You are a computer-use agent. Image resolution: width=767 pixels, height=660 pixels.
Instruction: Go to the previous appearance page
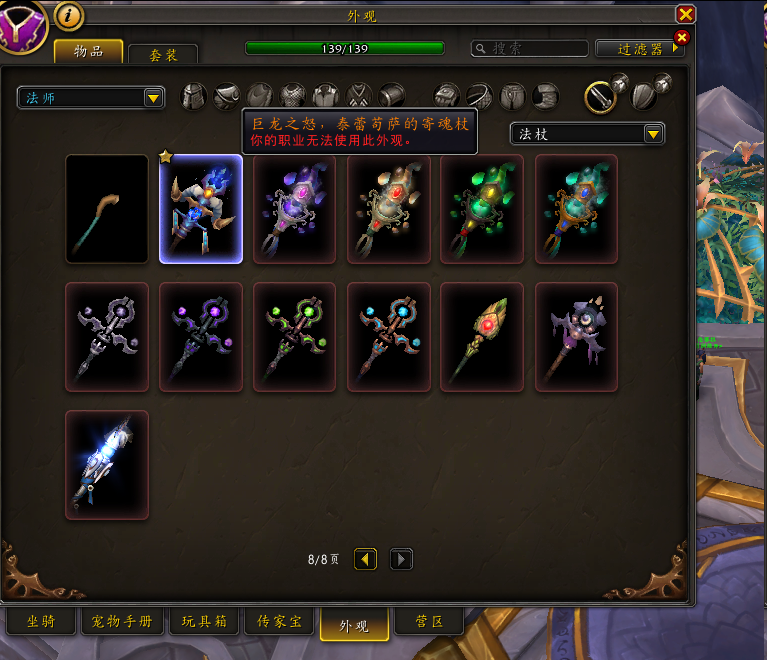[x=366, y=559]
